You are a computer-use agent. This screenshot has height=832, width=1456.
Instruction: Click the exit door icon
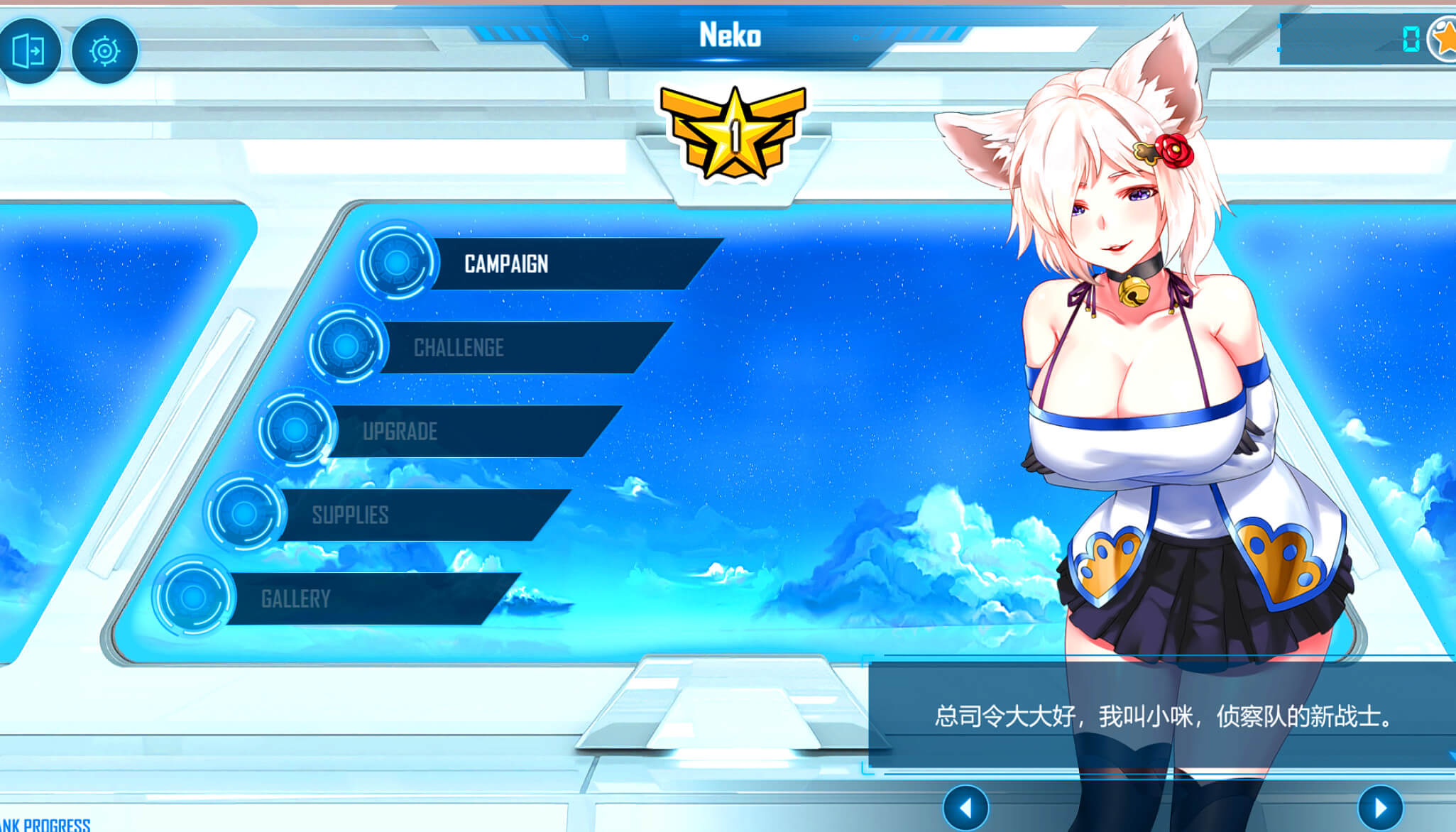coord(29,50)
